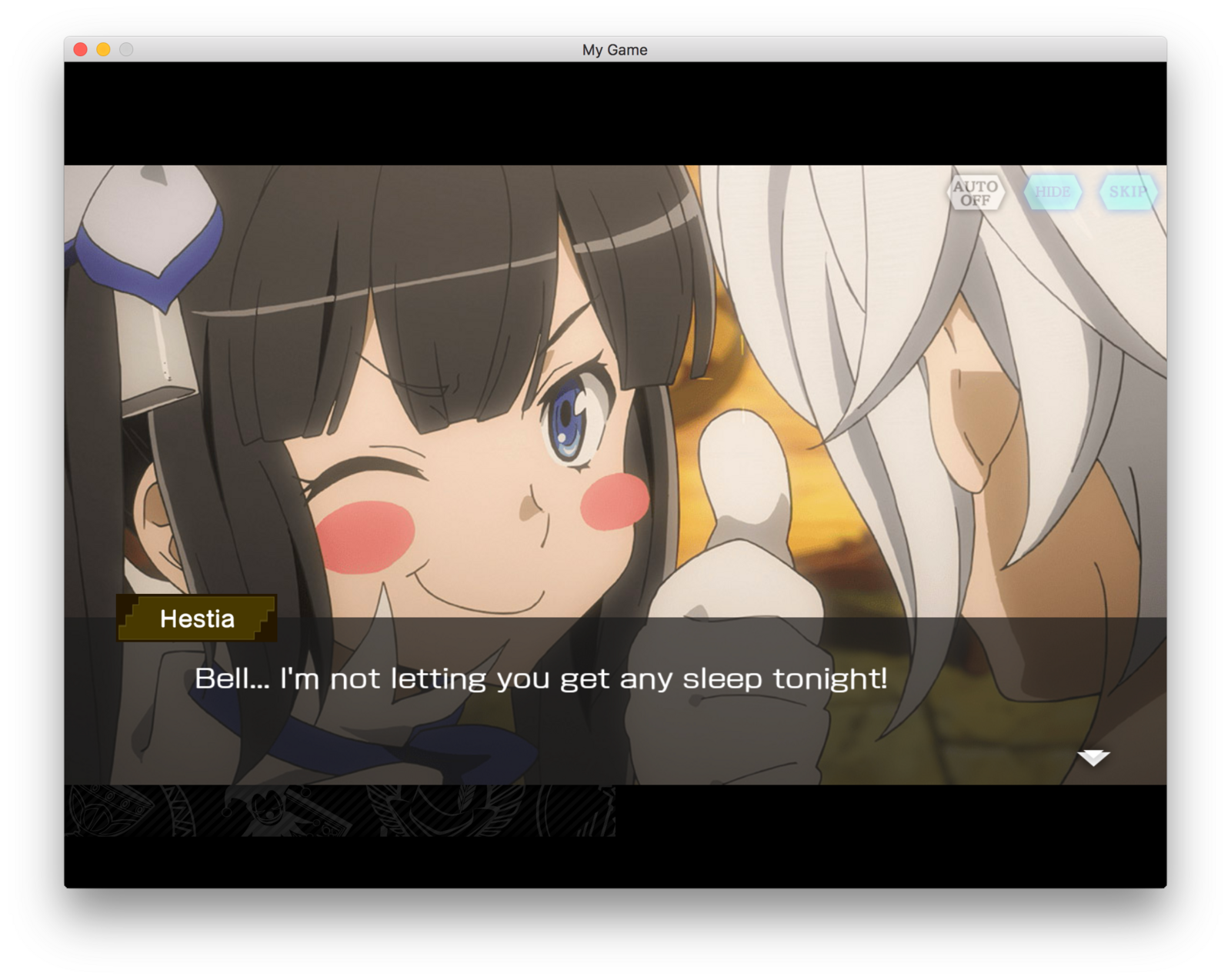Skip the current scene with the SKIP button
This screenshot has height=980, width=1231.
1128,191
